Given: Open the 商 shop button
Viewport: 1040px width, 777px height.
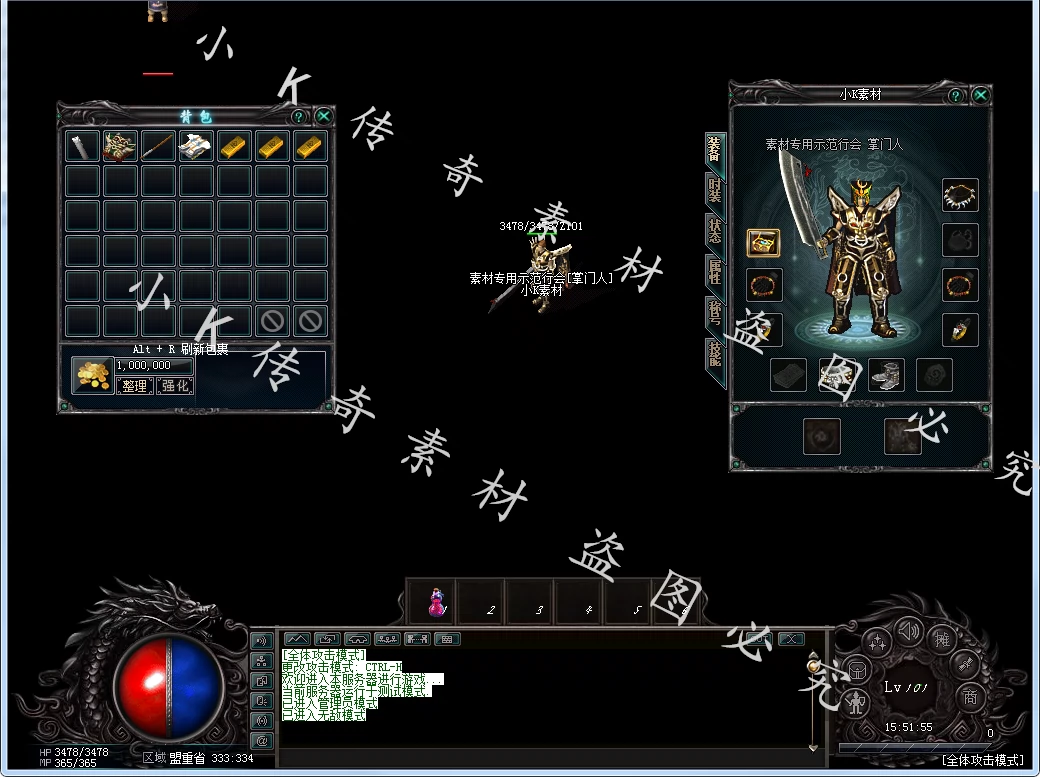Looking at the screenshot, I should (x=968, y=696).
